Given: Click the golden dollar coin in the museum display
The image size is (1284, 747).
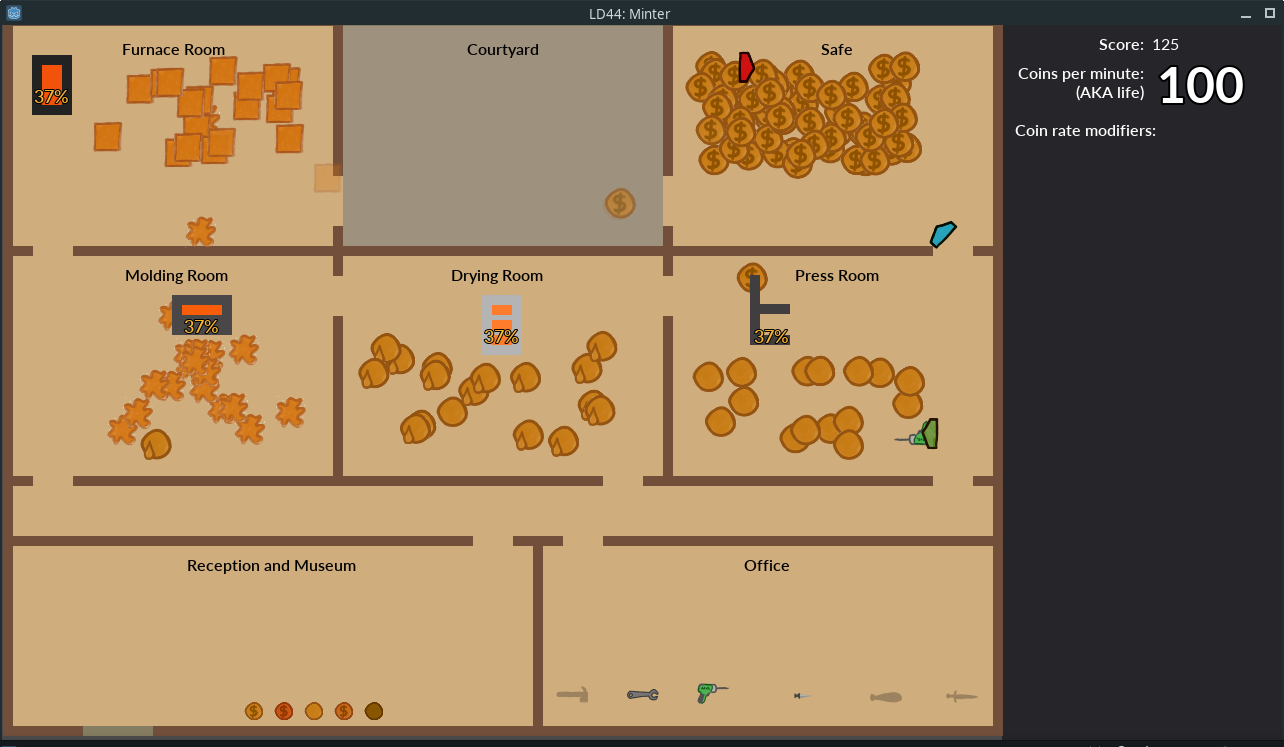Looking at the screenshot, I should pos(254,710).
